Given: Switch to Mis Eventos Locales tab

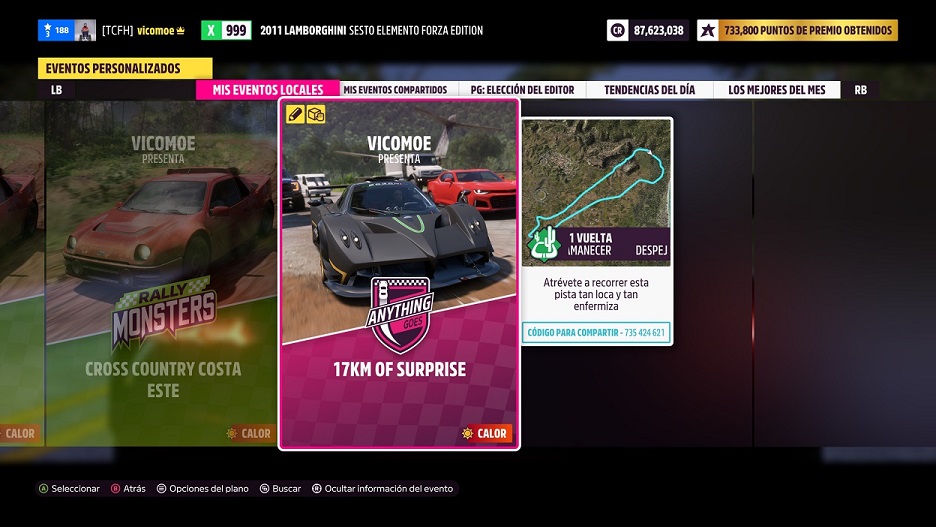Looking at the screenshot, I should (267, 90).
